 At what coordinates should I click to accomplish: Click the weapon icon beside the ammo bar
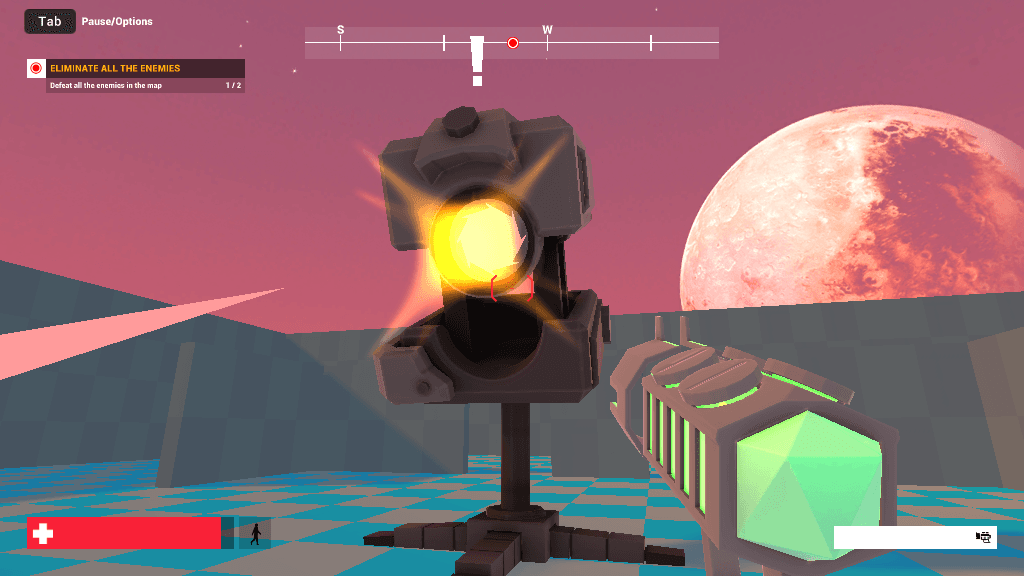click(984, 537)
